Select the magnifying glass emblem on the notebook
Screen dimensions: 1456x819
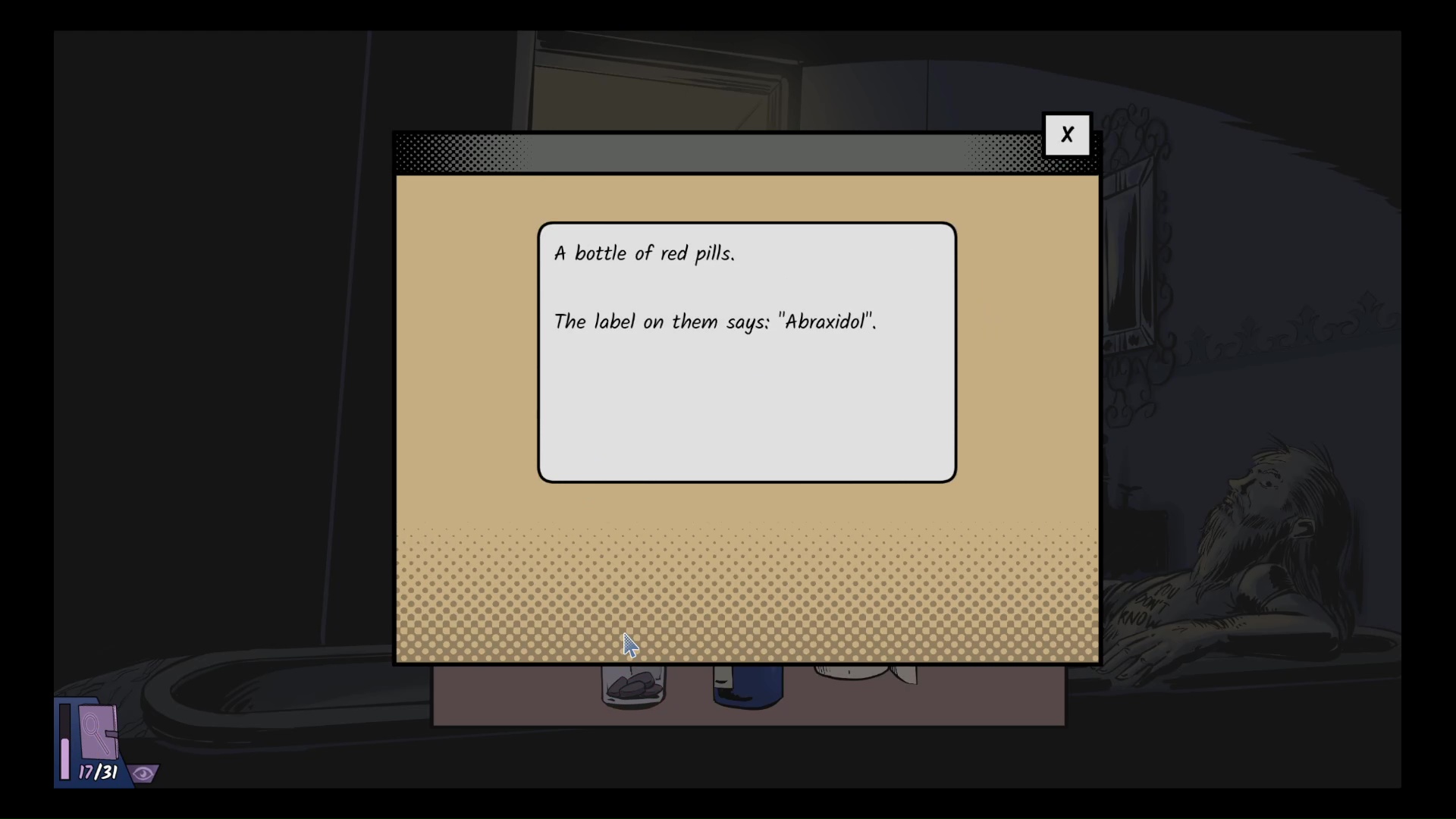point(93,732)
